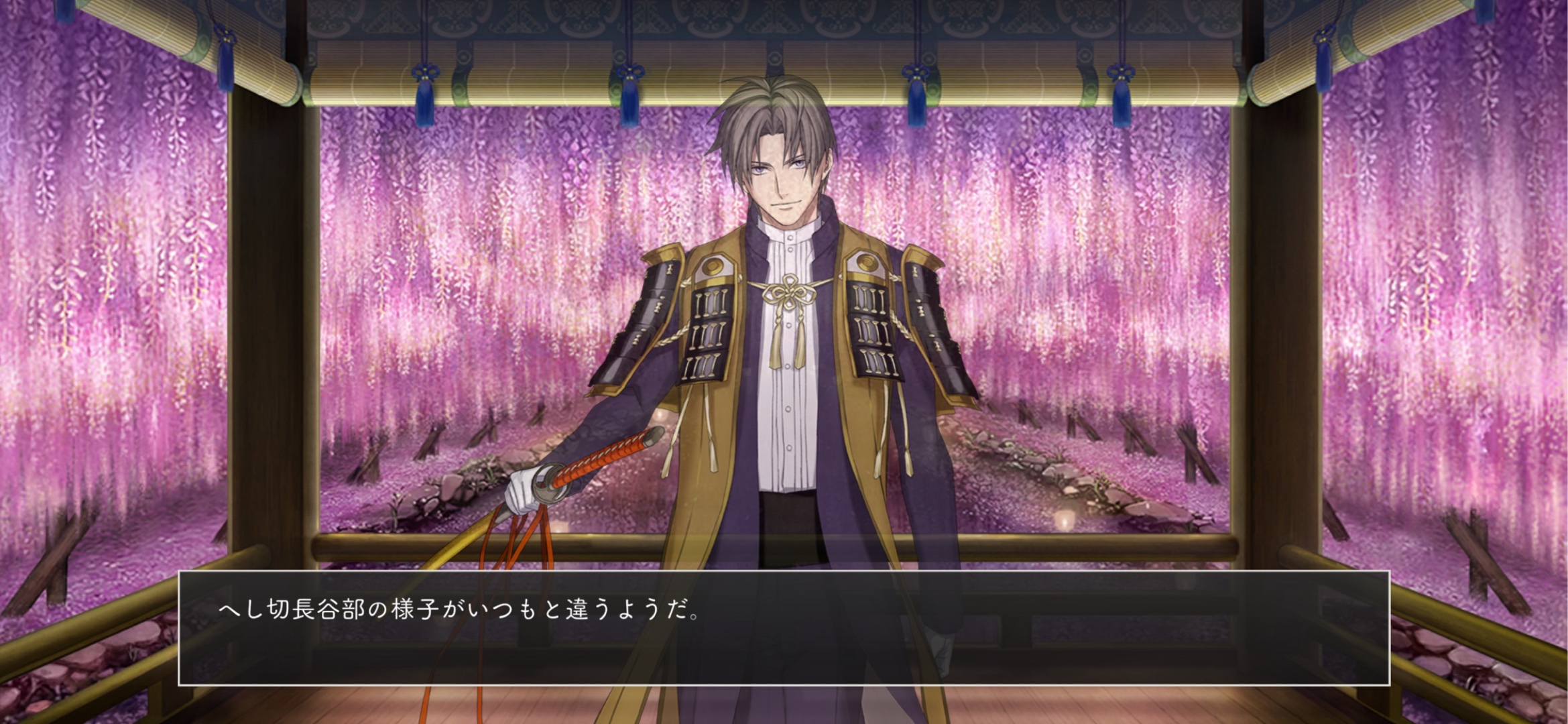The height and width of the screenshot is (724, 1568).
Task: Advance the dialogue box about へし切長谷部
Action: click(783, 627)
